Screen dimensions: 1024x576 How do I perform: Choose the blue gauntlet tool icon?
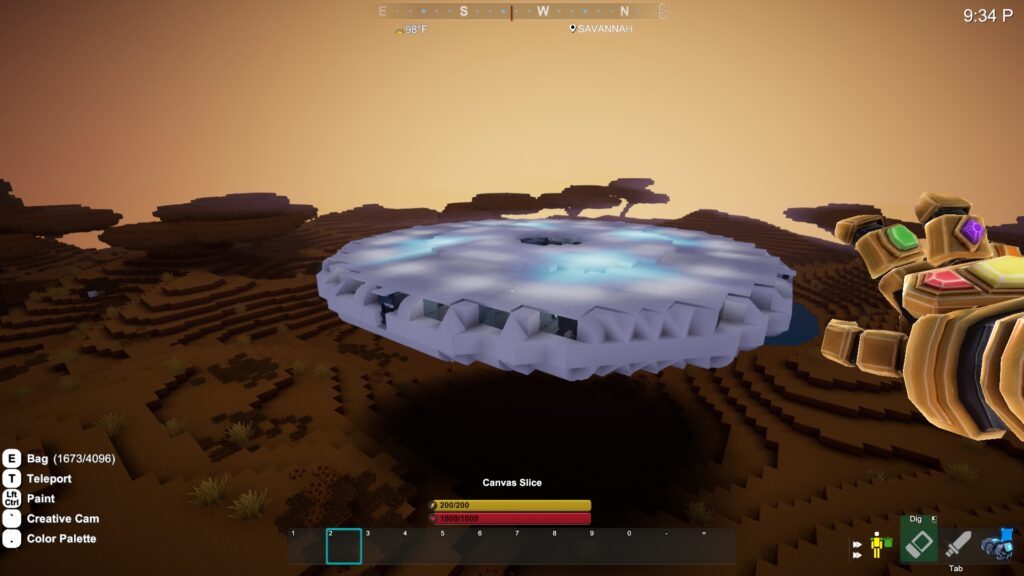point(997,544)
